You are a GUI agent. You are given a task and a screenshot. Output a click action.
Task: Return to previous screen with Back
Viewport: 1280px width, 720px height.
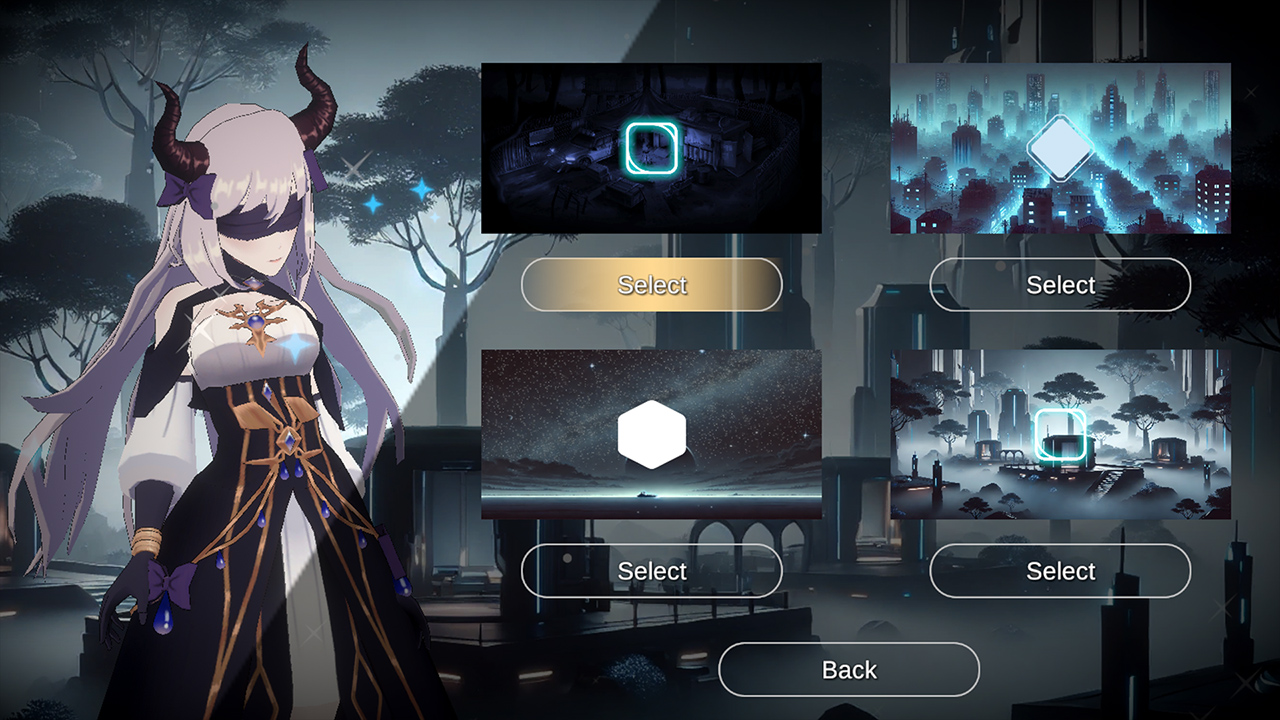tap(850, 669)
